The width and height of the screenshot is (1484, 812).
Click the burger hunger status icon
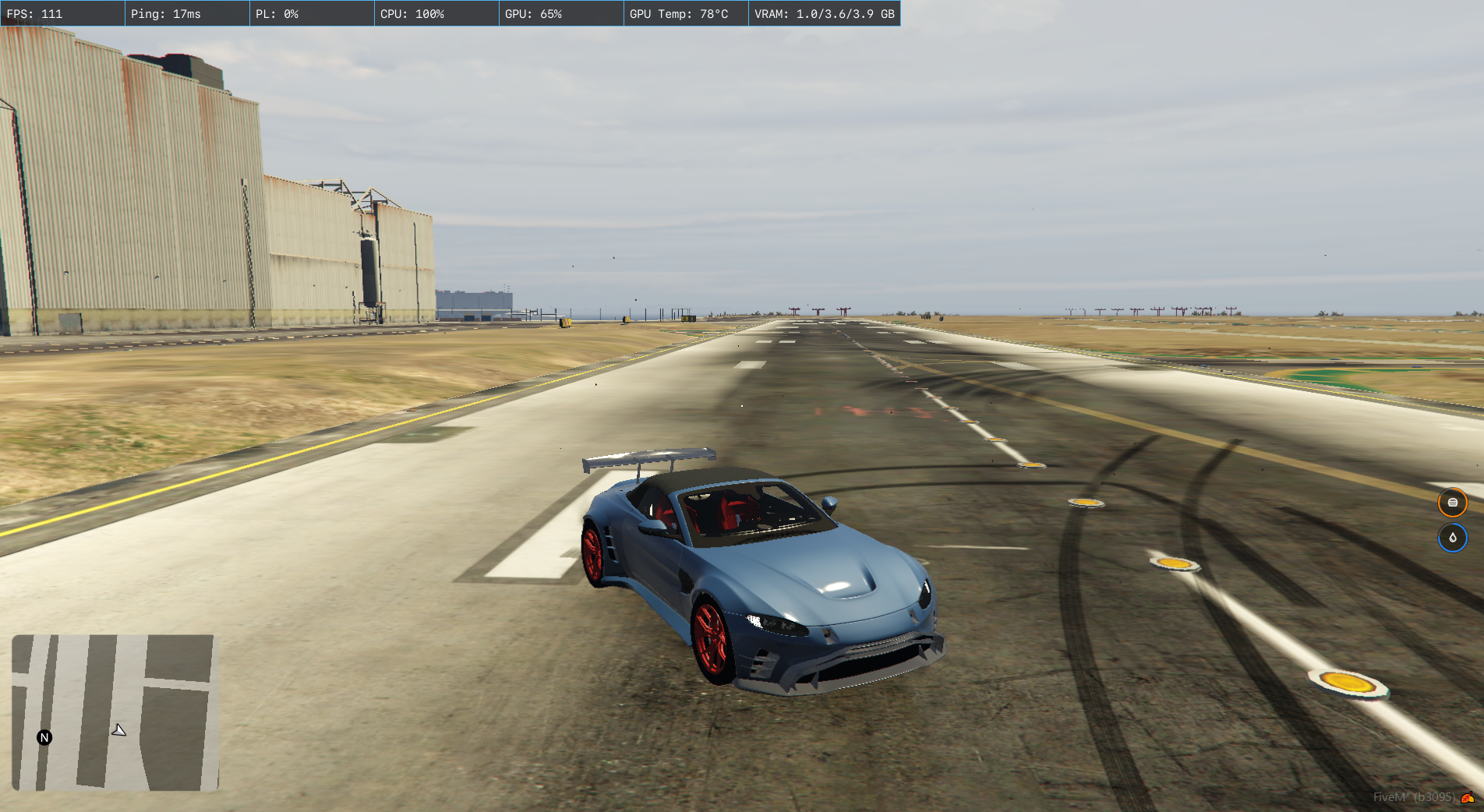click(1452, 503)
